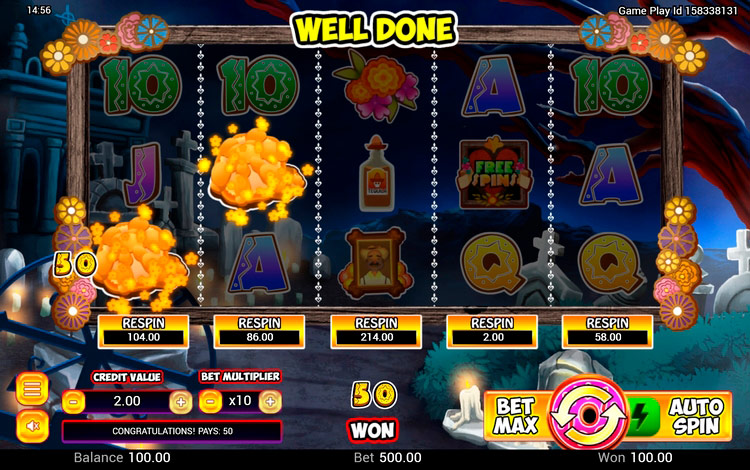The height and width of the screenshot is (470, 750).
Task: Start Auto Spin
Action: [684, 414]
